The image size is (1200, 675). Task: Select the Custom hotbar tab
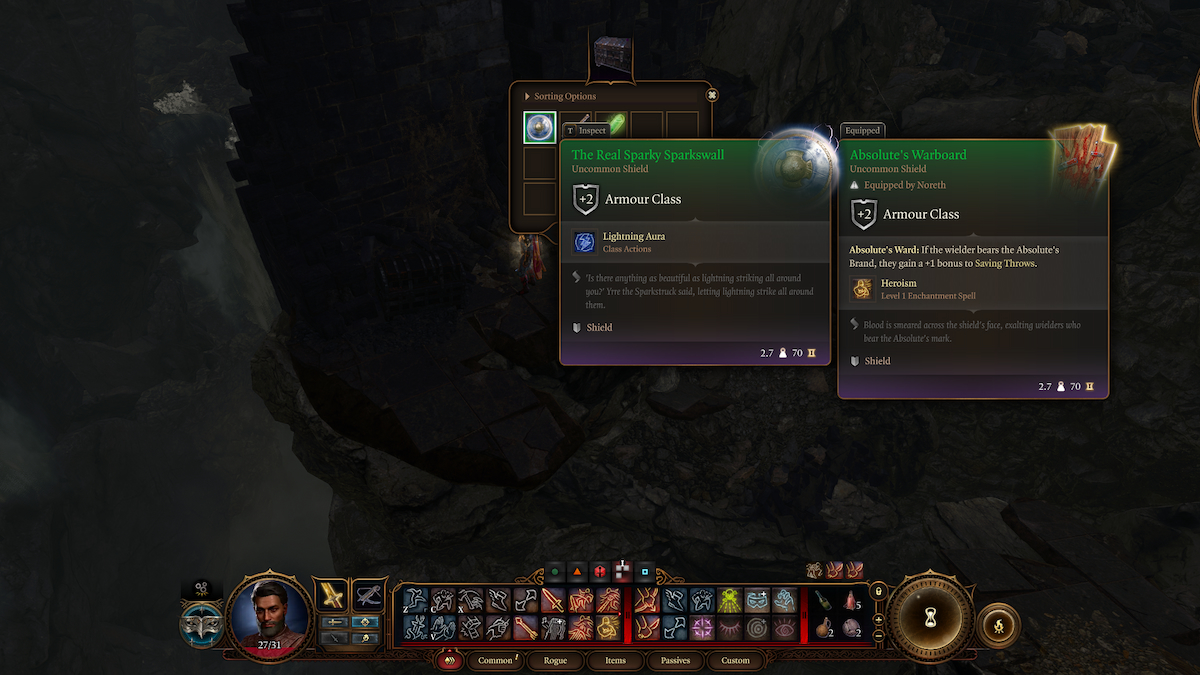click(735, 660)
